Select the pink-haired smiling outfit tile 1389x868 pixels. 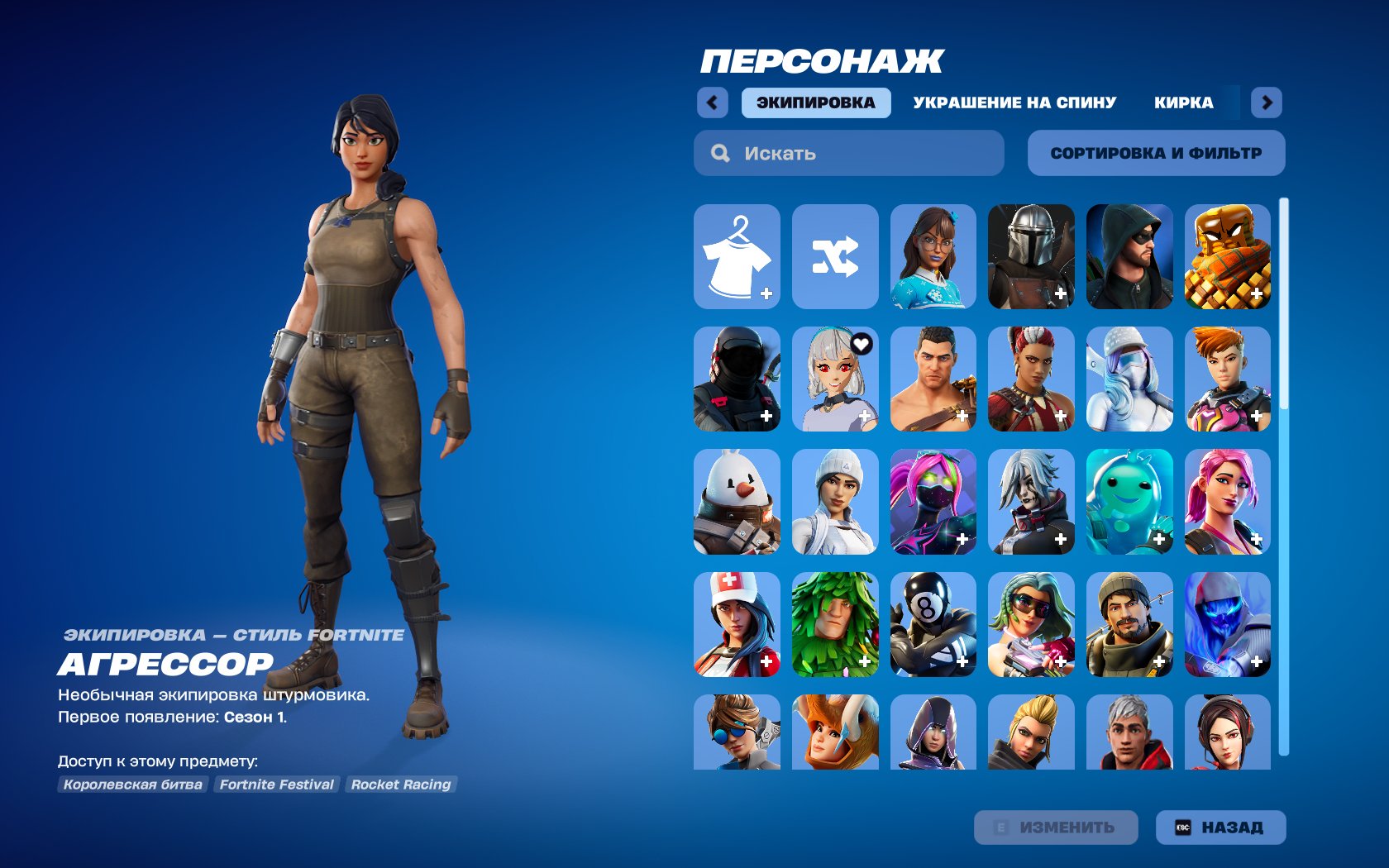tap(1226, 502)
